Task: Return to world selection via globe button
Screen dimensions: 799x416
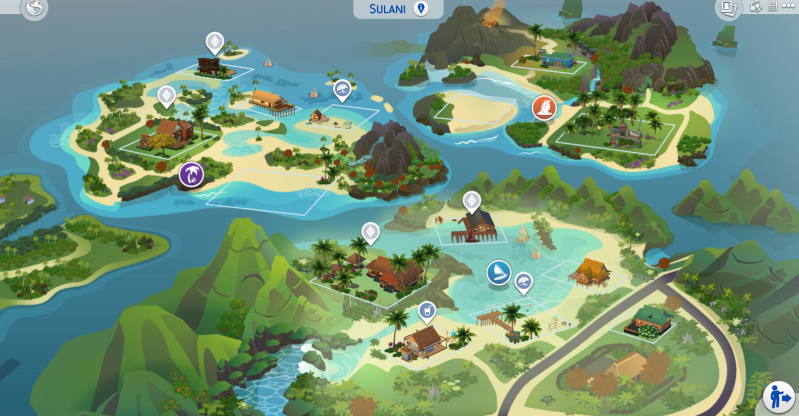Action: pos(35,9)
